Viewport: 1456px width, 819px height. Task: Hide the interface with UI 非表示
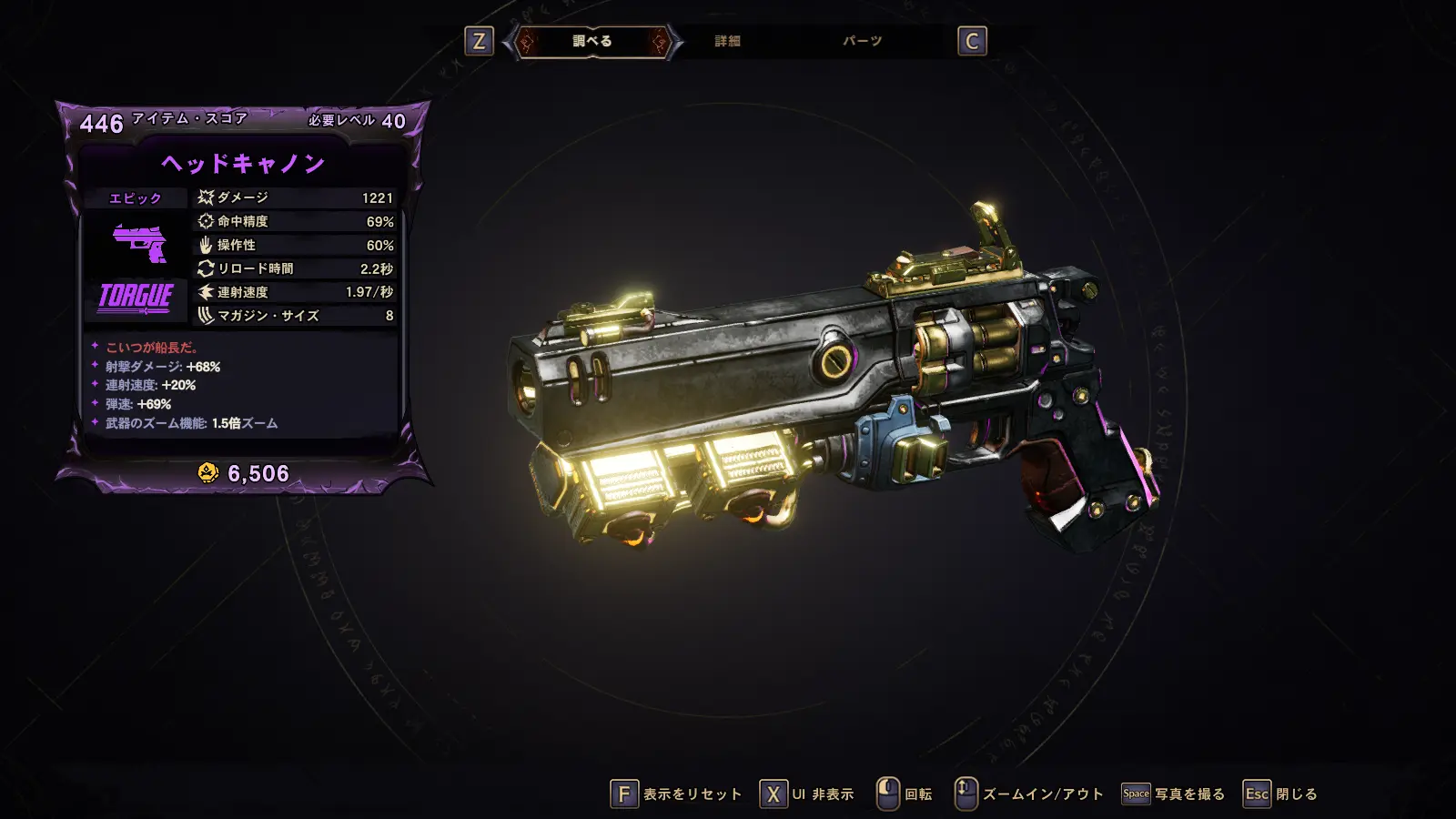coord(807,794)
